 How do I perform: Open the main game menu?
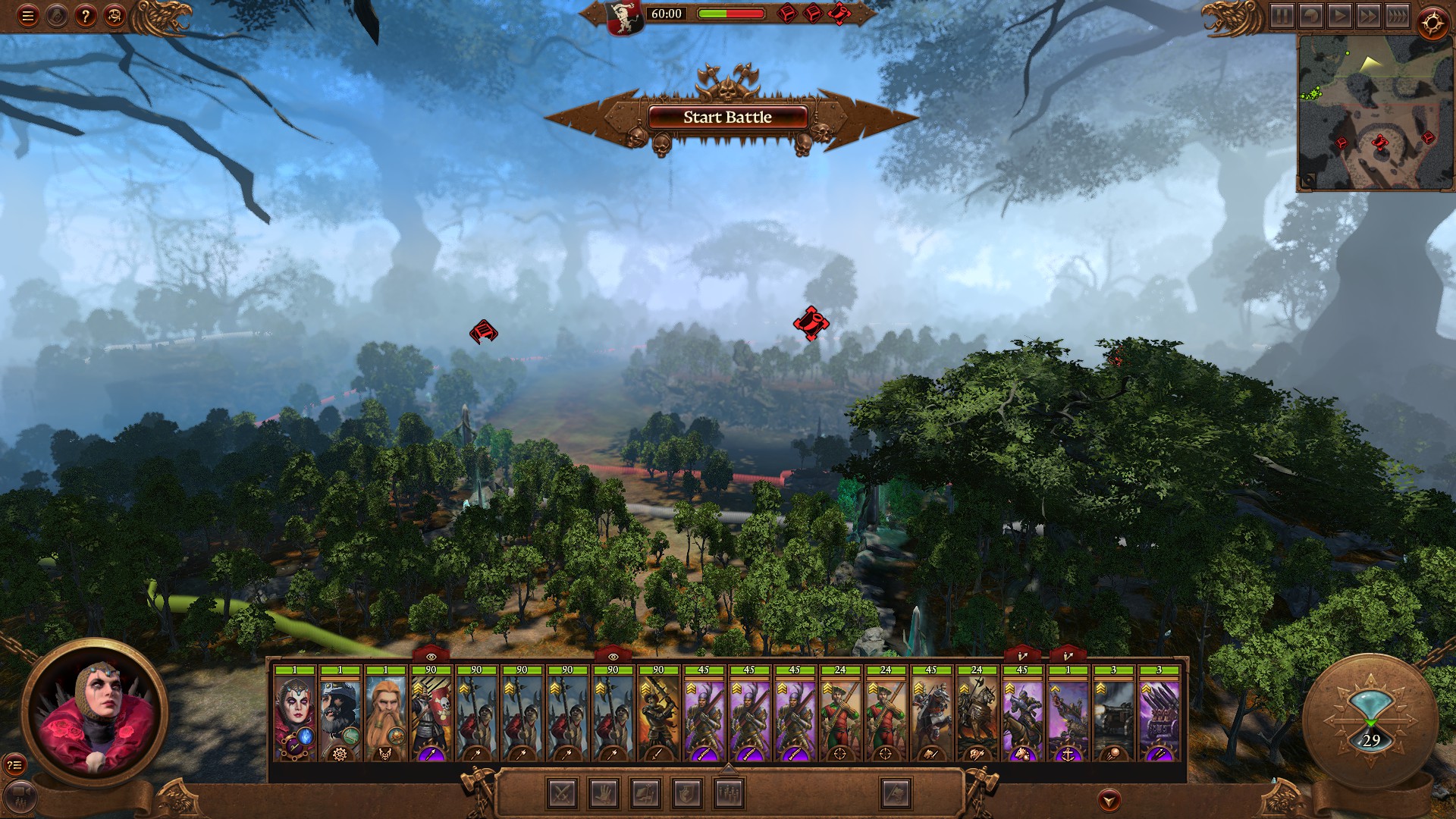[x=27, y=15]
